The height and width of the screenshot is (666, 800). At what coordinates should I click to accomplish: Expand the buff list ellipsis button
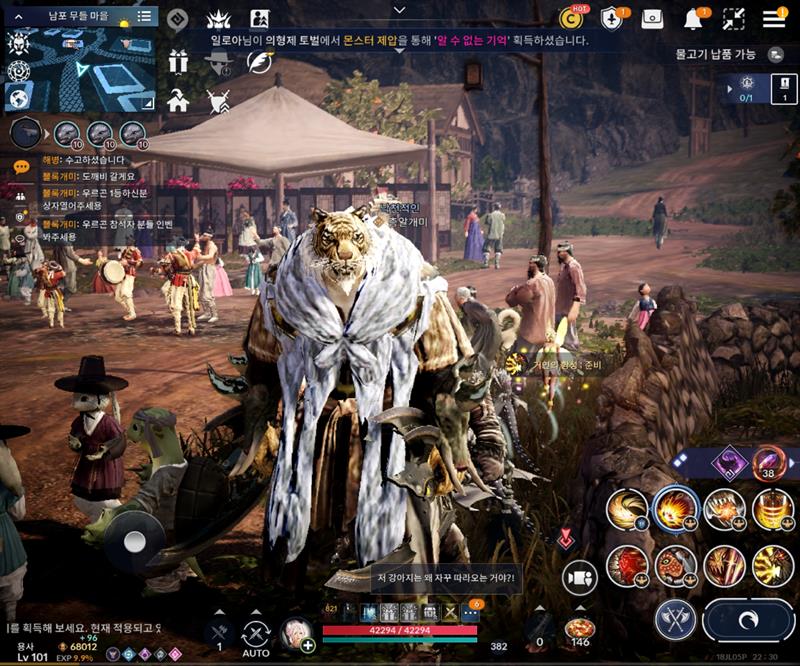[471, 612]
